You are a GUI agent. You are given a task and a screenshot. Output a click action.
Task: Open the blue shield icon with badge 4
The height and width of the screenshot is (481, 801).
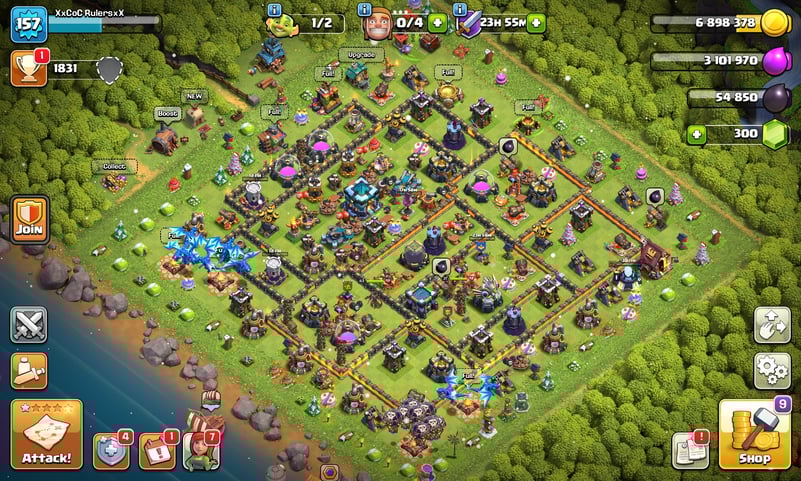pyautogui.click(x=111, y=452)
